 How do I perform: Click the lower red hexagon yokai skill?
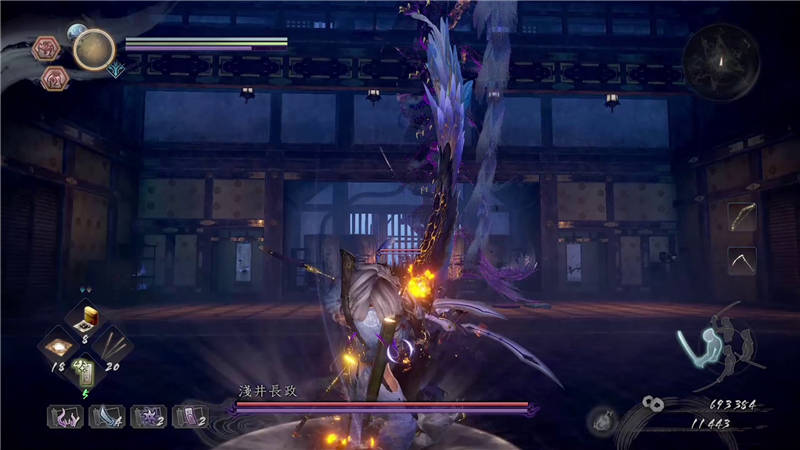(54, 78)
